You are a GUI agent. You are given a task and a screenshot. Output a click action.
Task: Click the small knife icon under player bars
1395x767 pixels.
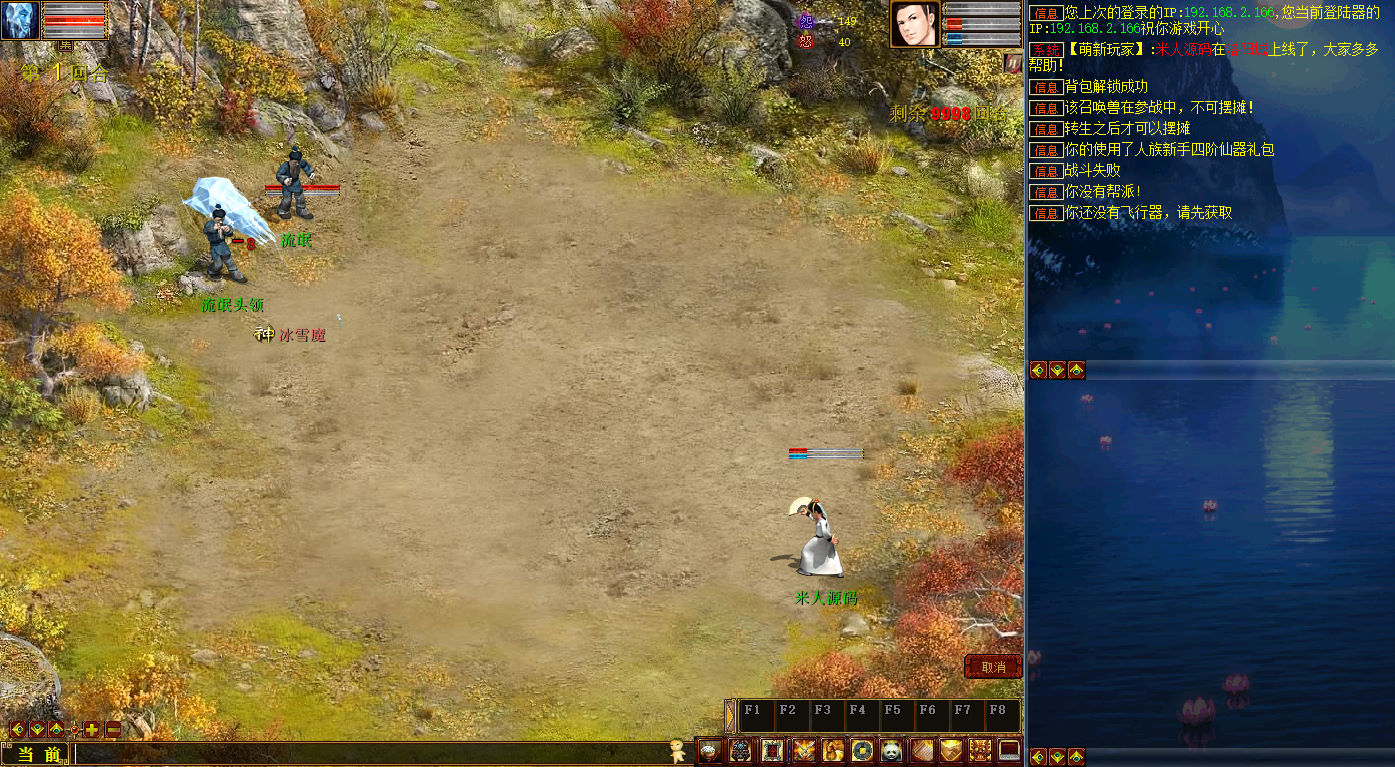1012,62
